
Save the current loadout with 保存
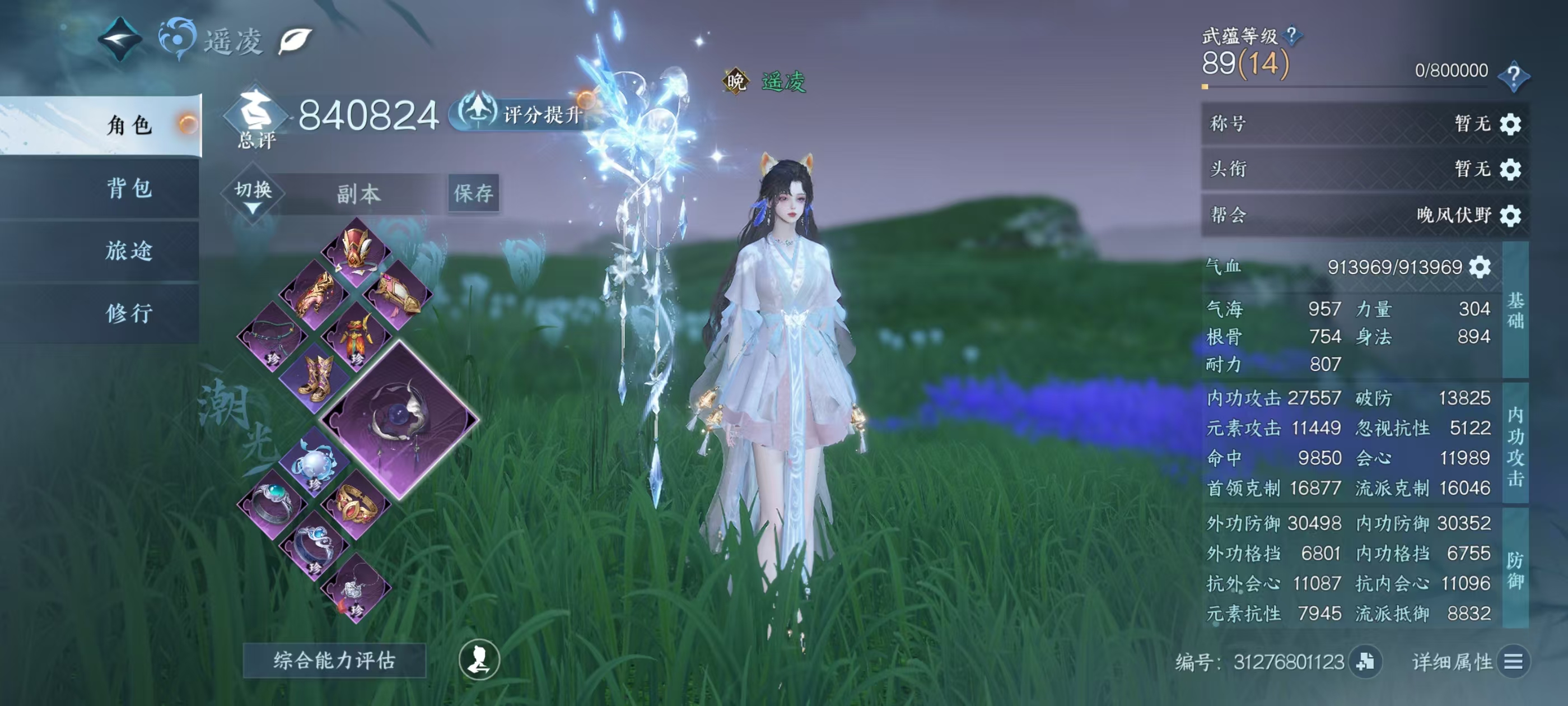473,194
